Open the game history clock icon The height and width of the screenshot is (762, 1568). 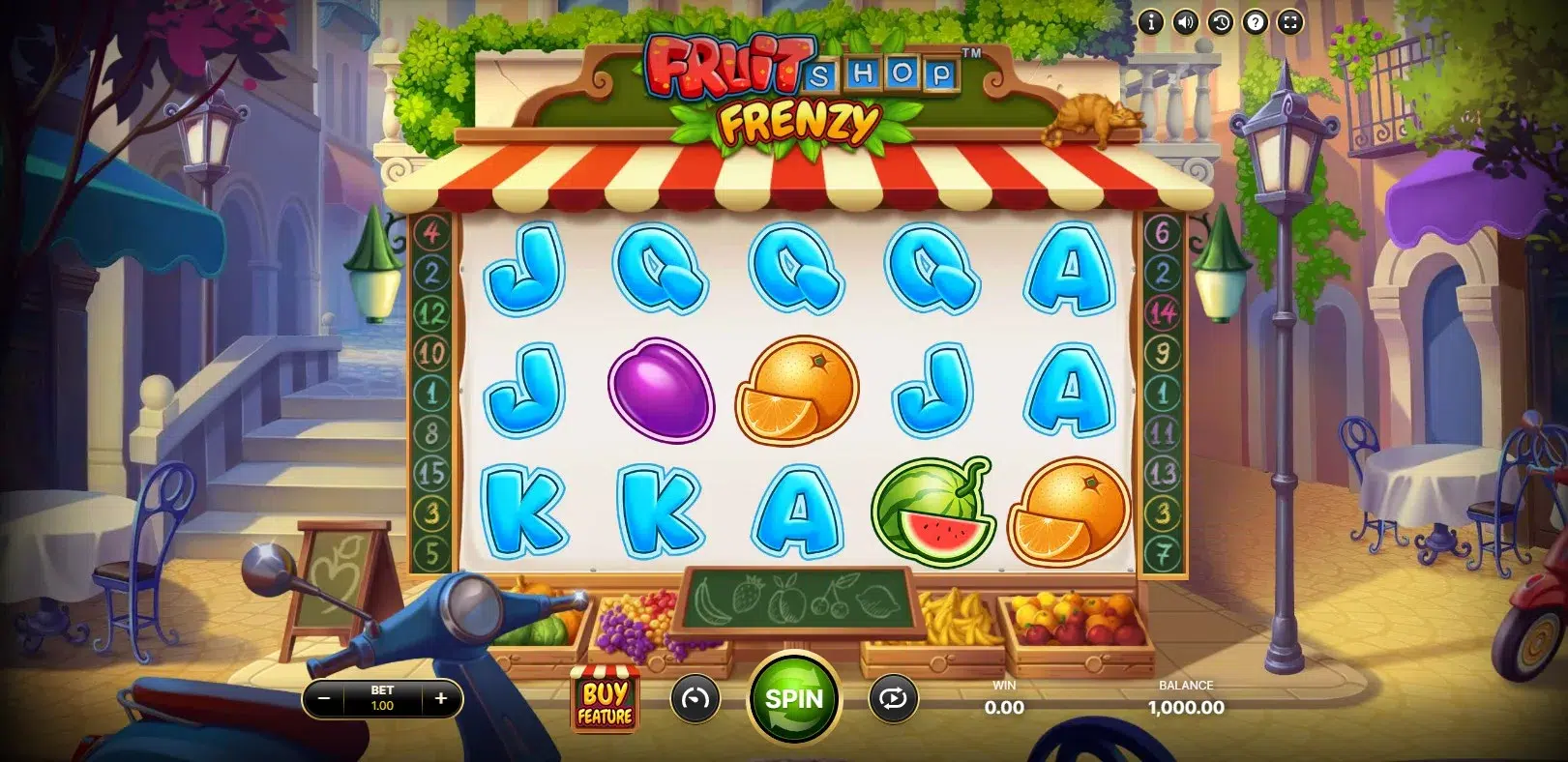pyautogui.click(x=1220, y=21)
